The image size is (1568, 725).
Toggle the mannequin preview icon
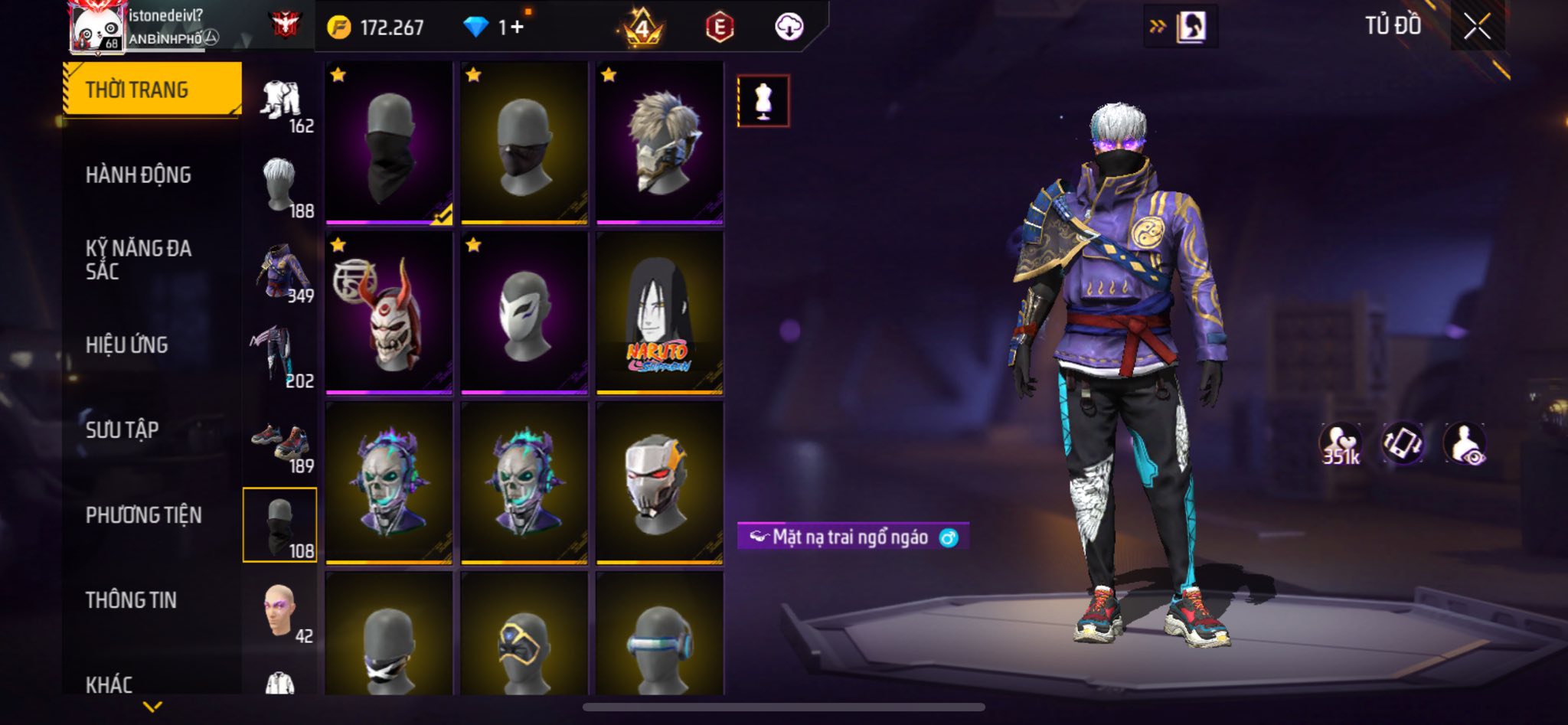tap(763, 101)
